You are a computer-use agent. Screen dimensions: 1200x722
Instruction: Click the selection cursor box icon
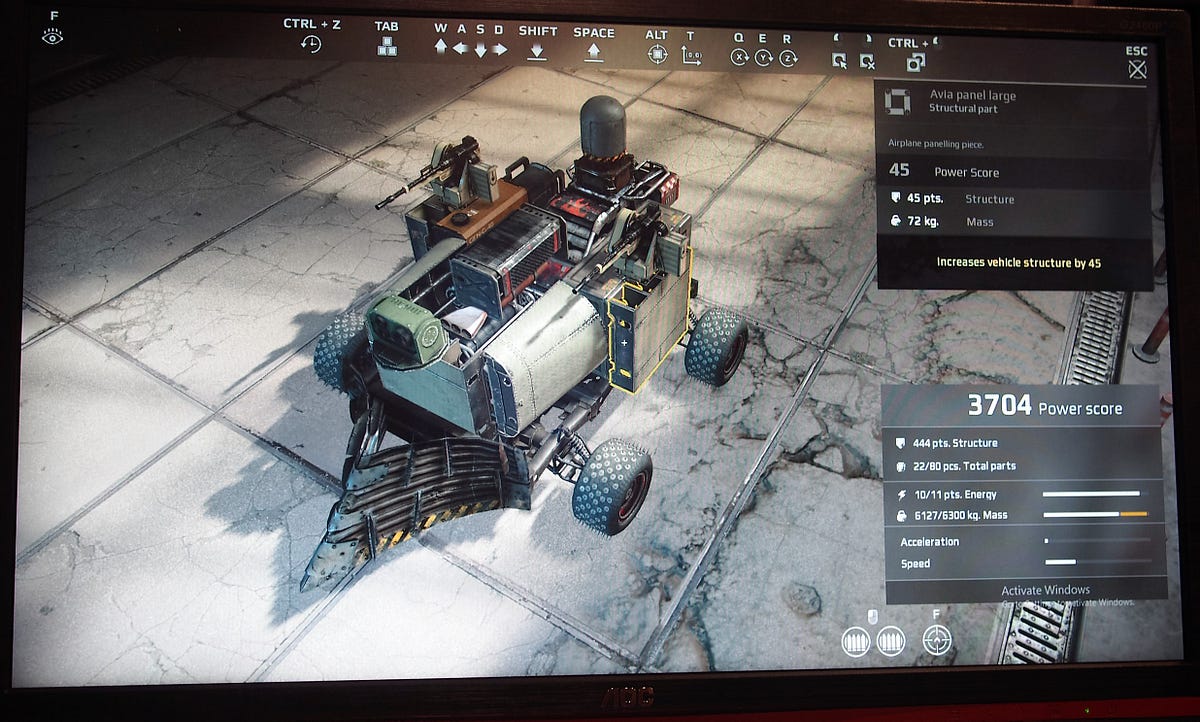pos(839,61)
